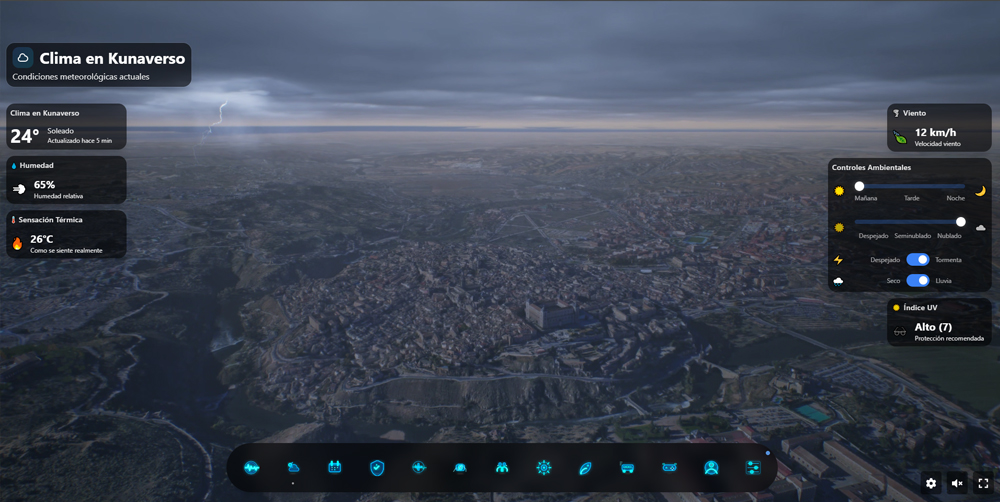Click the cloudiness slider handle at Nublado
This screenshot has width=1000, height=502.
(x=961, y=222)
